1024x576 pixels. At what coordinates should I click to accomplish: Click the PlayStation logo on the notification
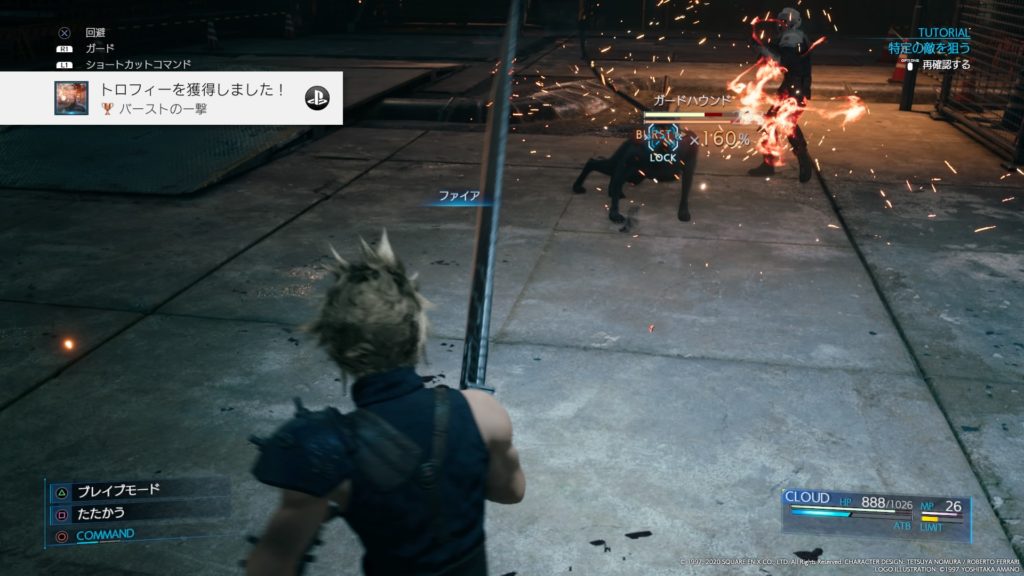(x=317, y=98)
